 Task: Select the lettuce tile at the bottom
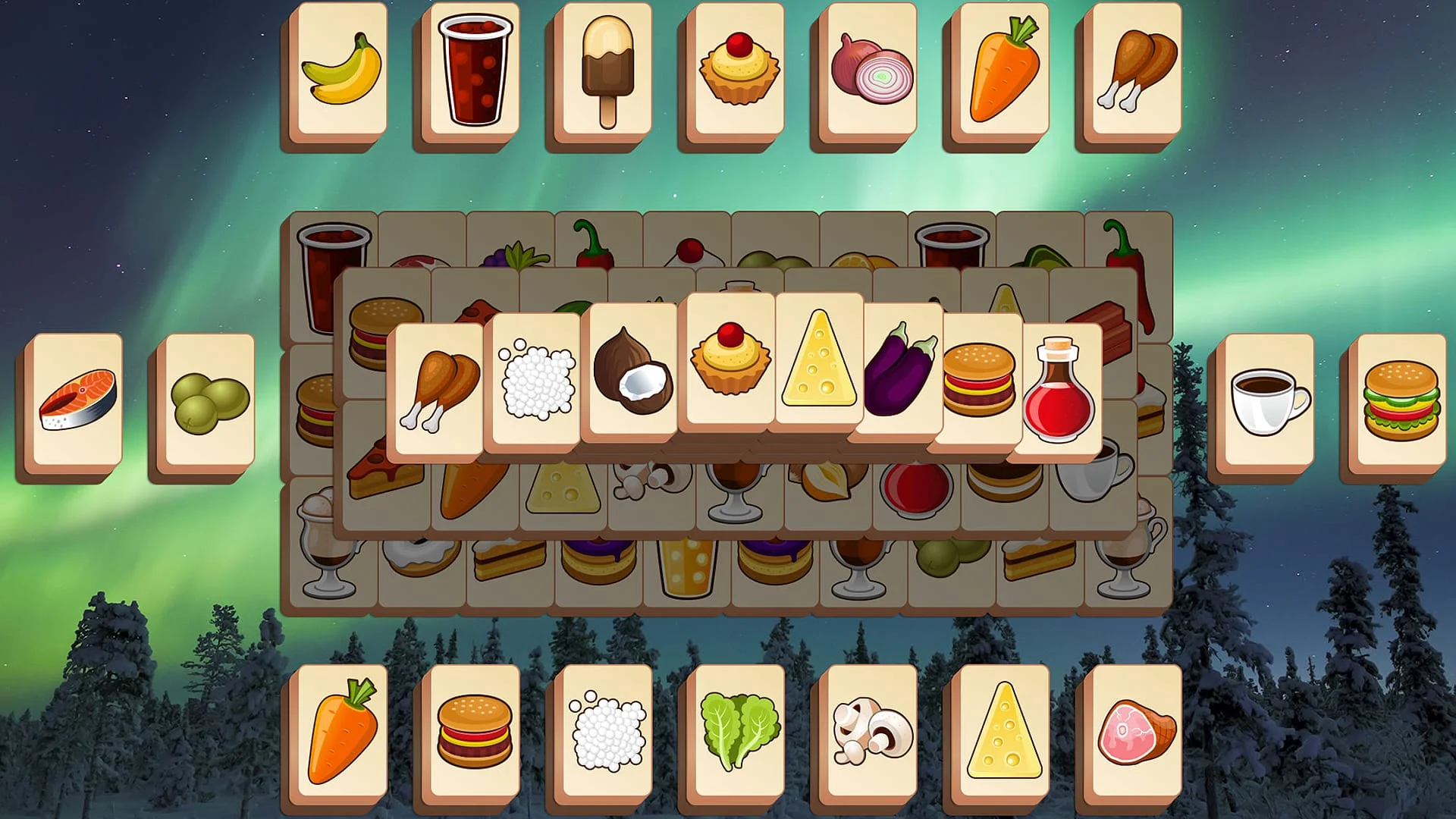732,732
